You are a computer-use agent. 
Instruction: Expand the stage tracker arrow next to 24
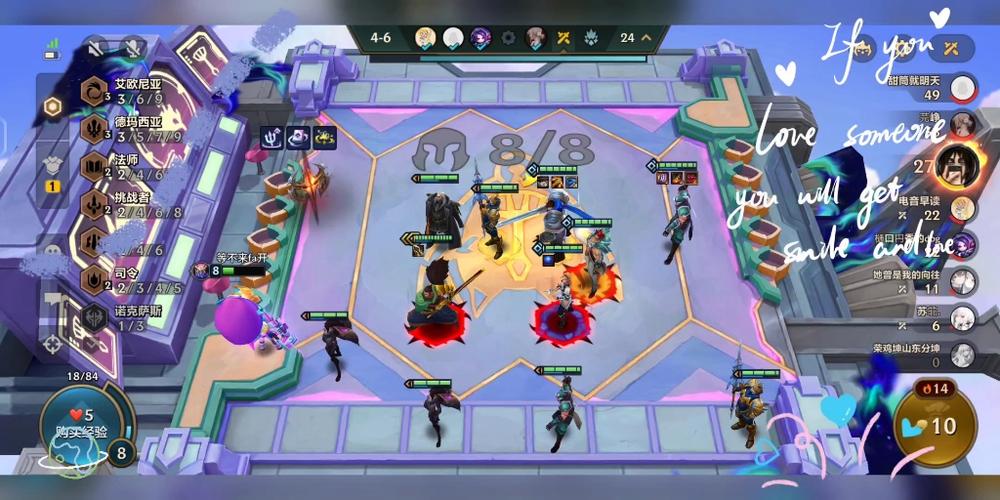pos(647,38)
